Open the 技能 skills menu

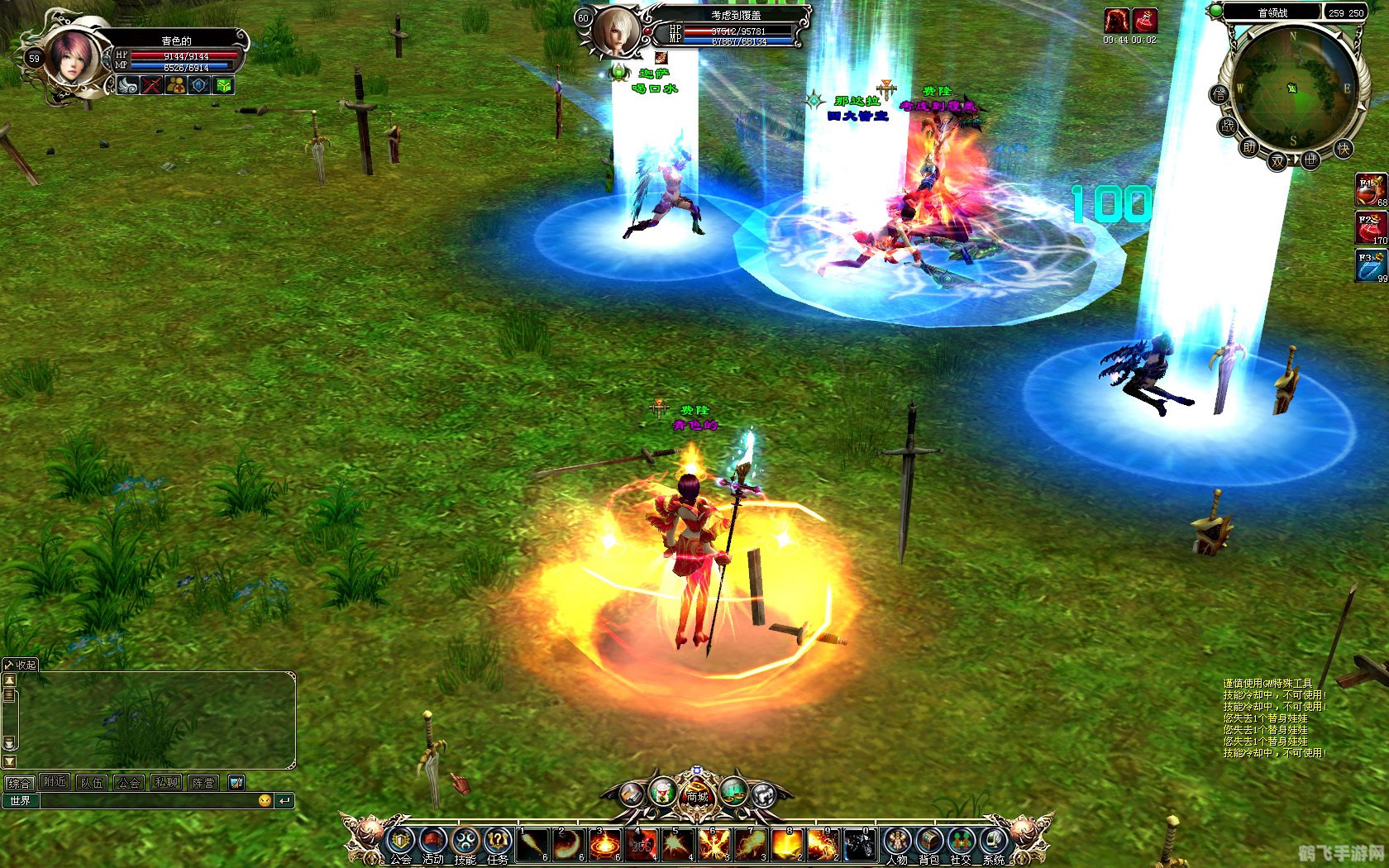tap(465, 842)
